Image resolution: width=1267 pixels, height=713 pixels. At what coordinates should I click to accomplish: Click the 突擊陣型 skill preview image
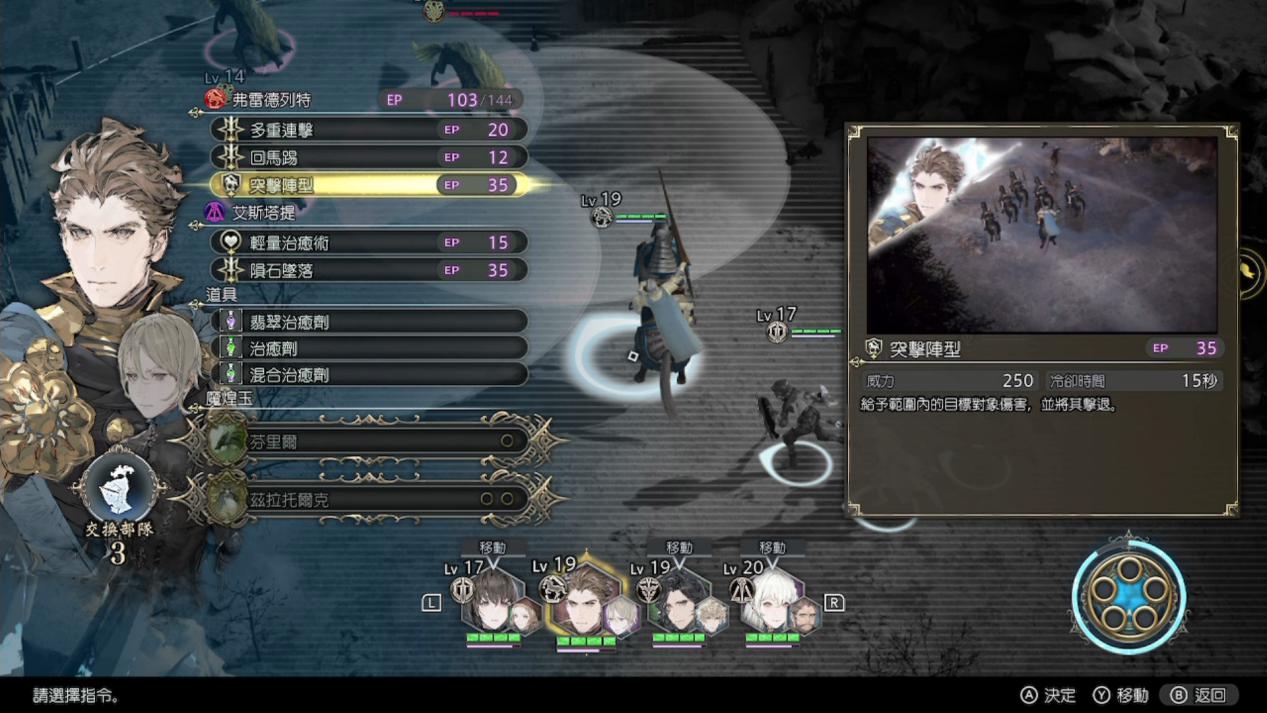[x=1041, y=234]
